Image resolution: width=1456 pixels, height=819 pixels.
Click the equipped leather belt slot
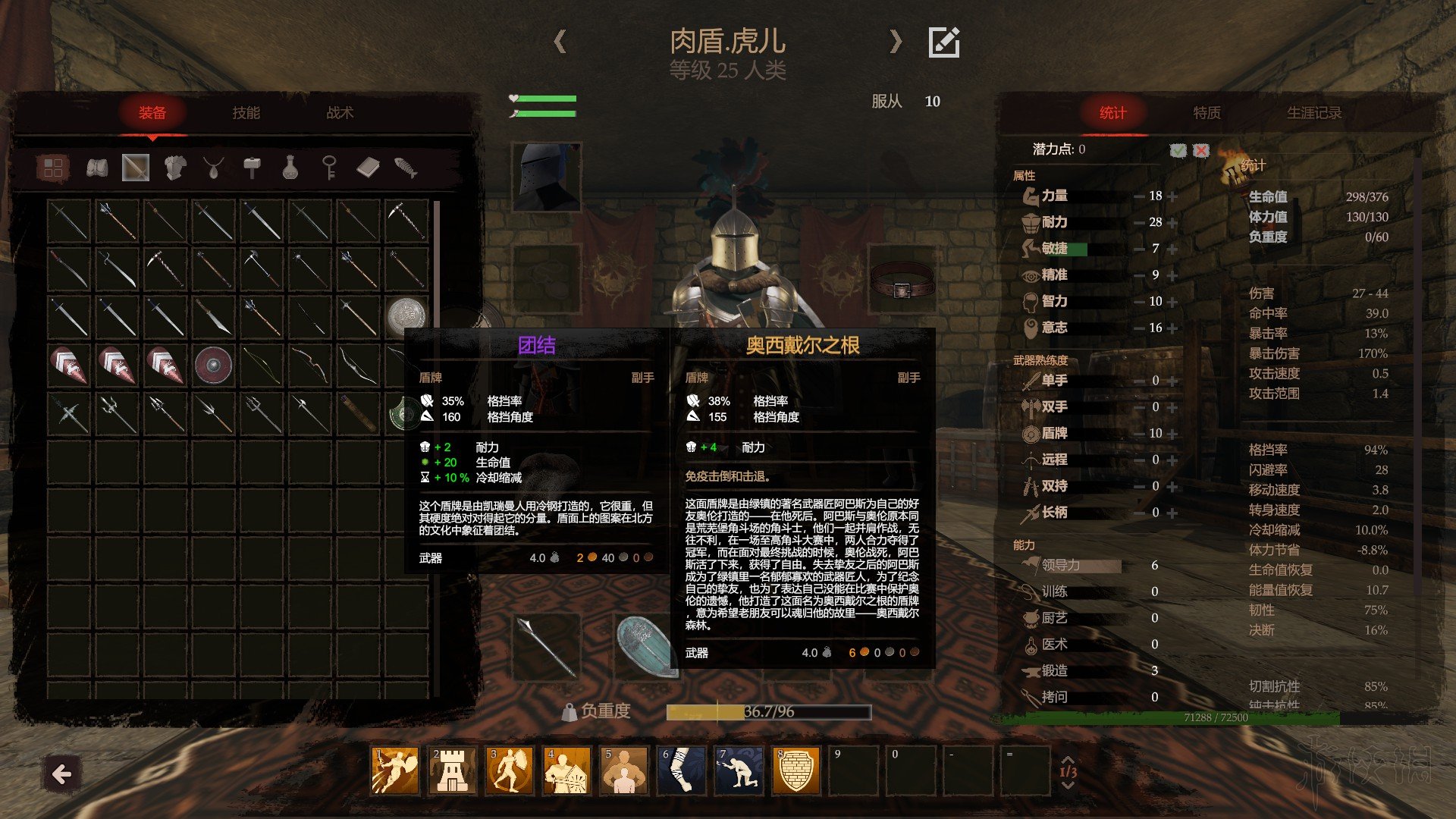[x=902, y=281]
